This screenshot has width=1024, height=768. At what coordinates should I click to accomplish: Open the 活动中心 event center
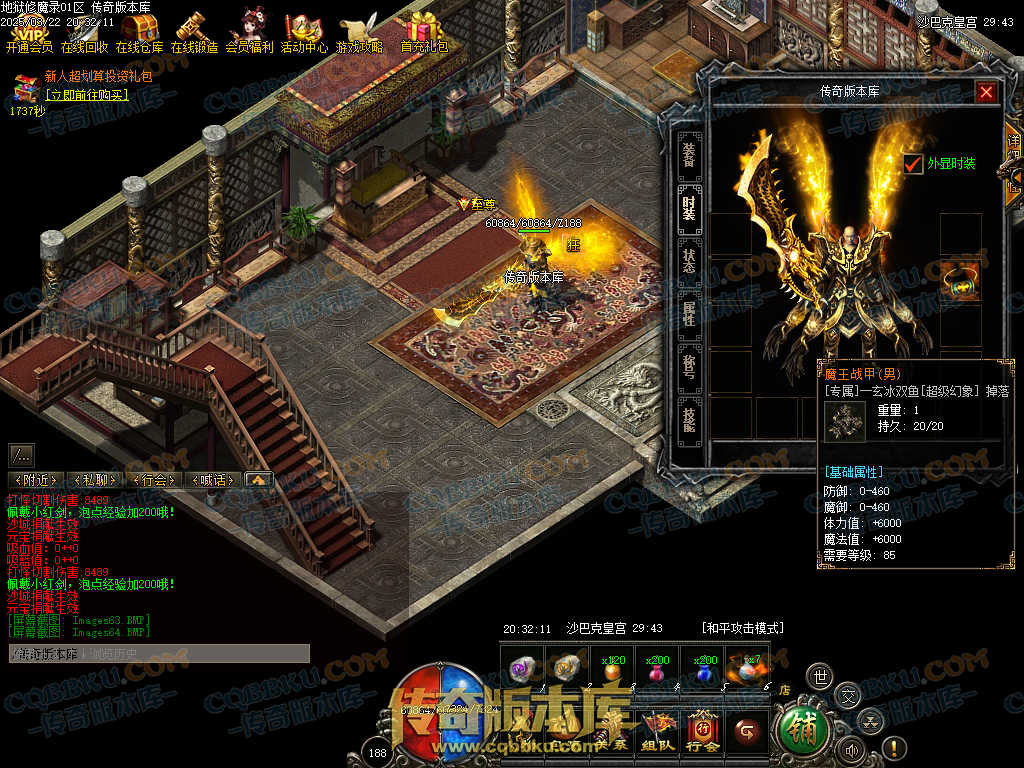(x=304, y=32)
